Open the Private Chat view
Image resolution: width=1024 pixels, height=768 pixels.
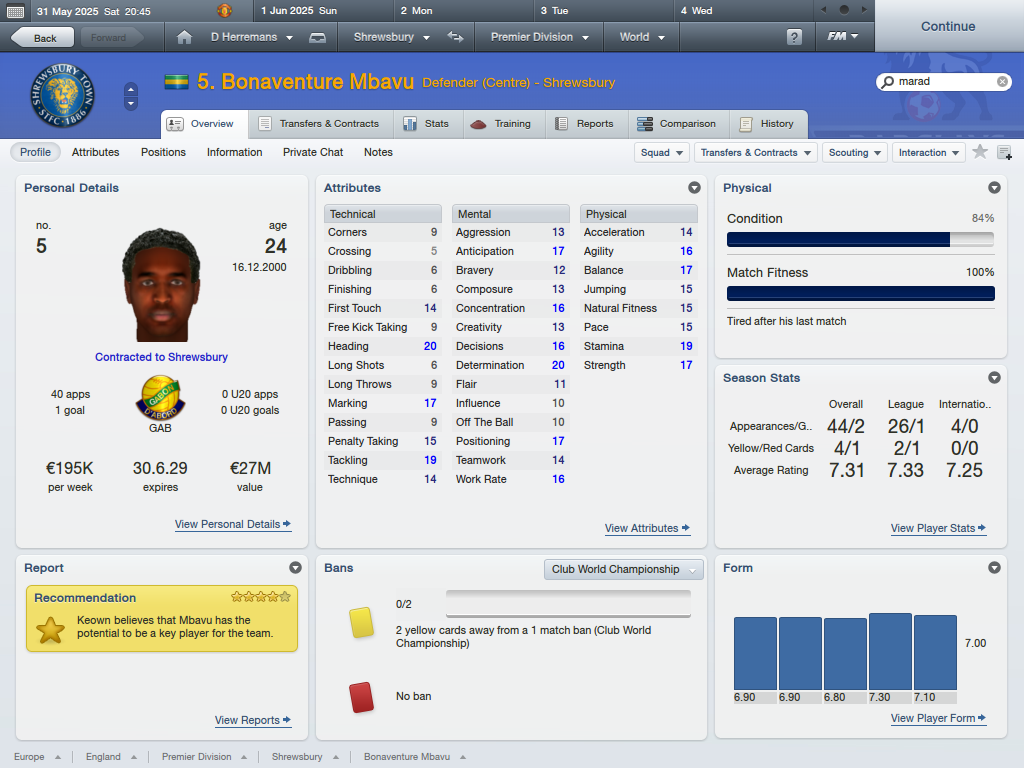coord(313,152)
